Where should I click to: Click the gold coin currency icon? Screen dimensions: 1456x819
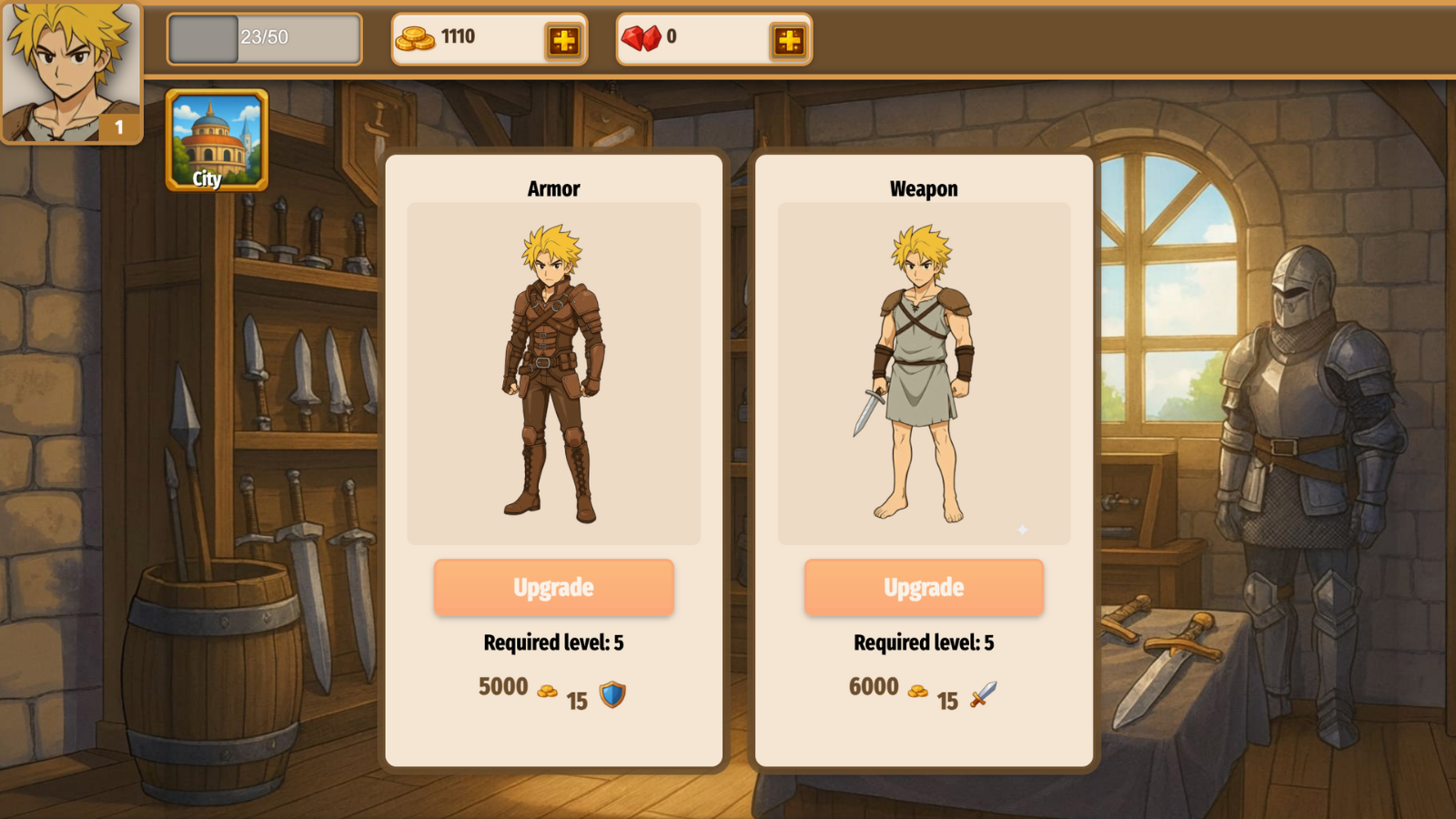click(x=418, y=37)
